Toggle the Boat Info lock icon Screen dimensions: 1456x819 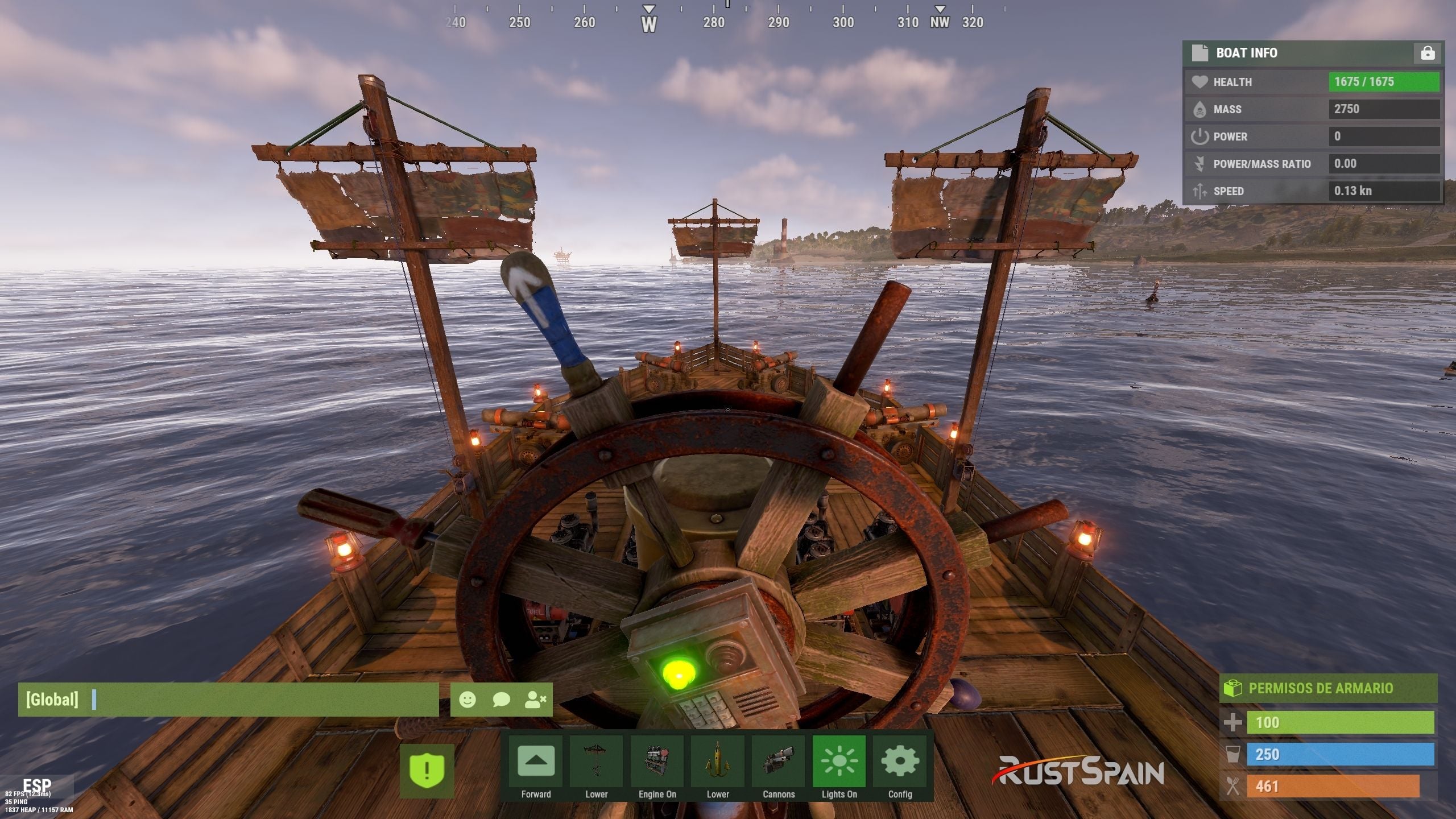(x=1428, y=53)
